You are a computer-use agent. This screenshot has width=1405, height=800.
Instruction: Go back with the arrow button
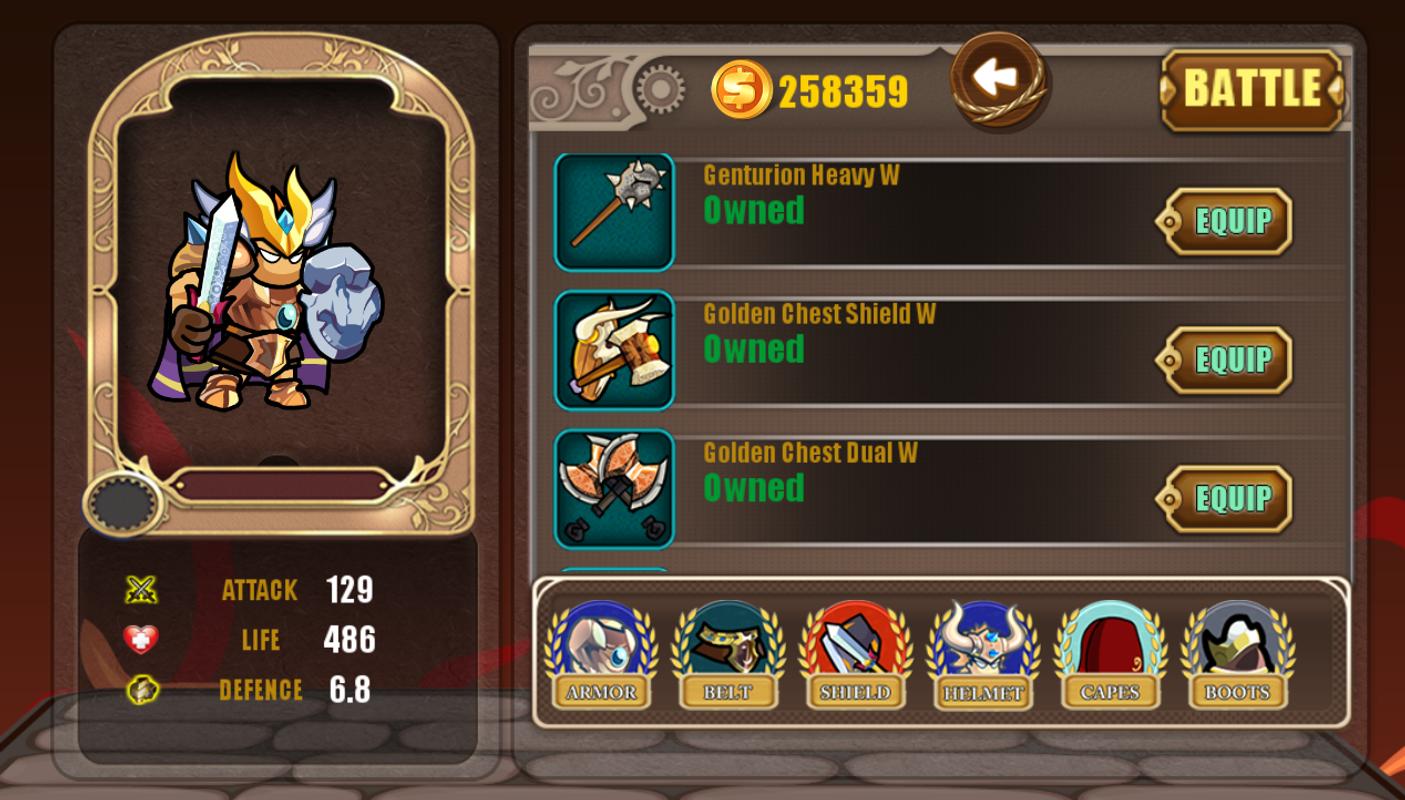[x=997, y=80]
